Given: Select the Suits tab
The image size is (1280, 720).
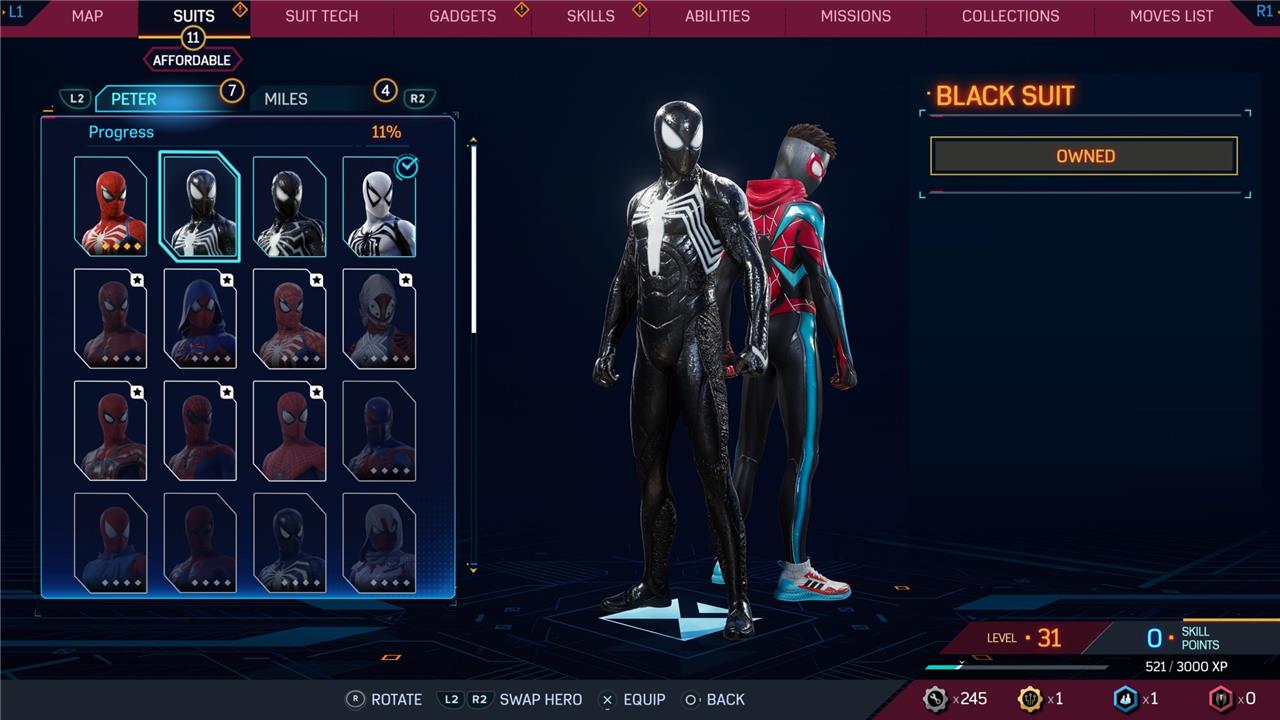Looking at the screenshot, I should (x=194, y=16).
